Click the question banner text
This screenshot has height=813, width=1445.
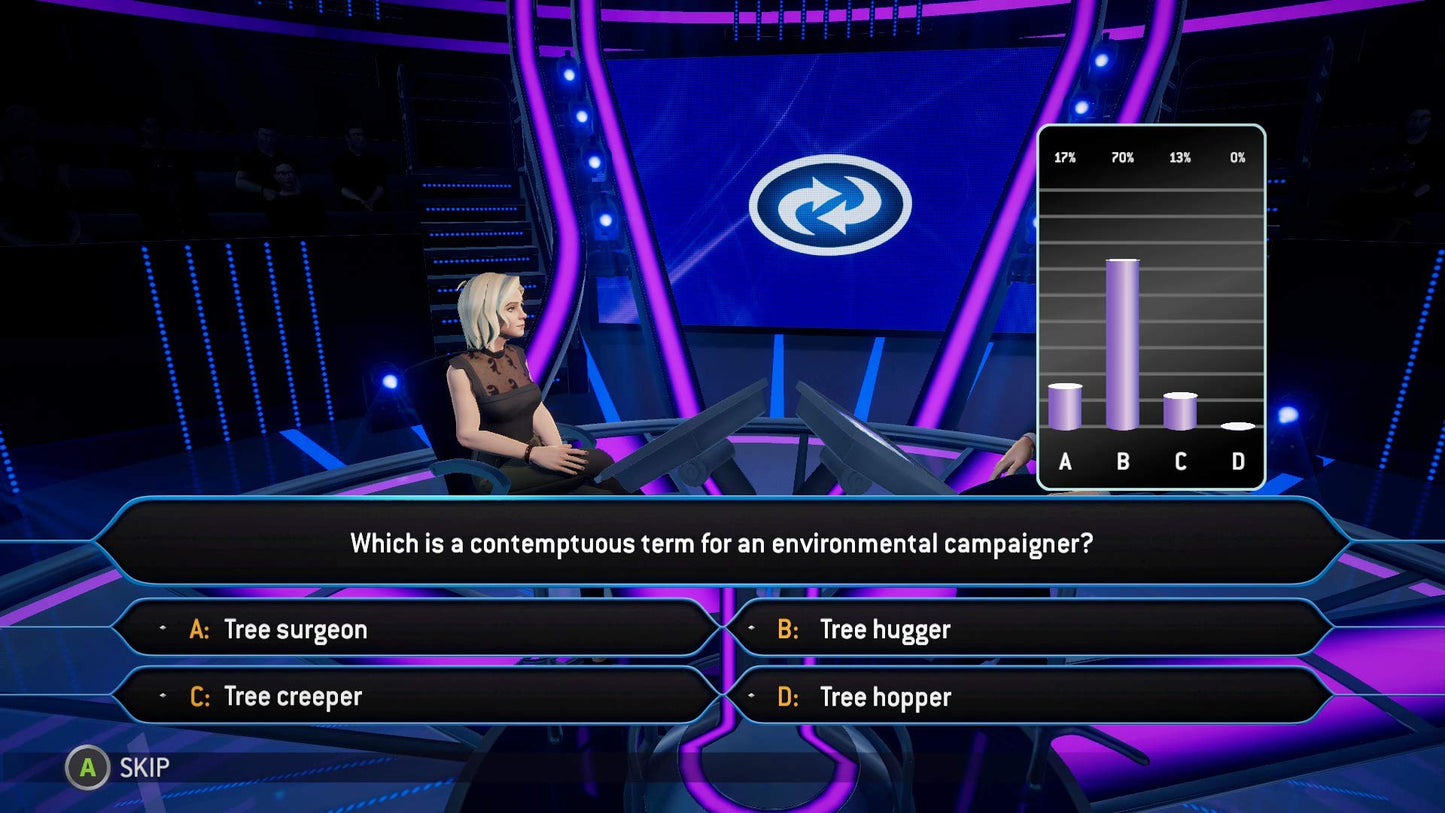tap(722, 543)
